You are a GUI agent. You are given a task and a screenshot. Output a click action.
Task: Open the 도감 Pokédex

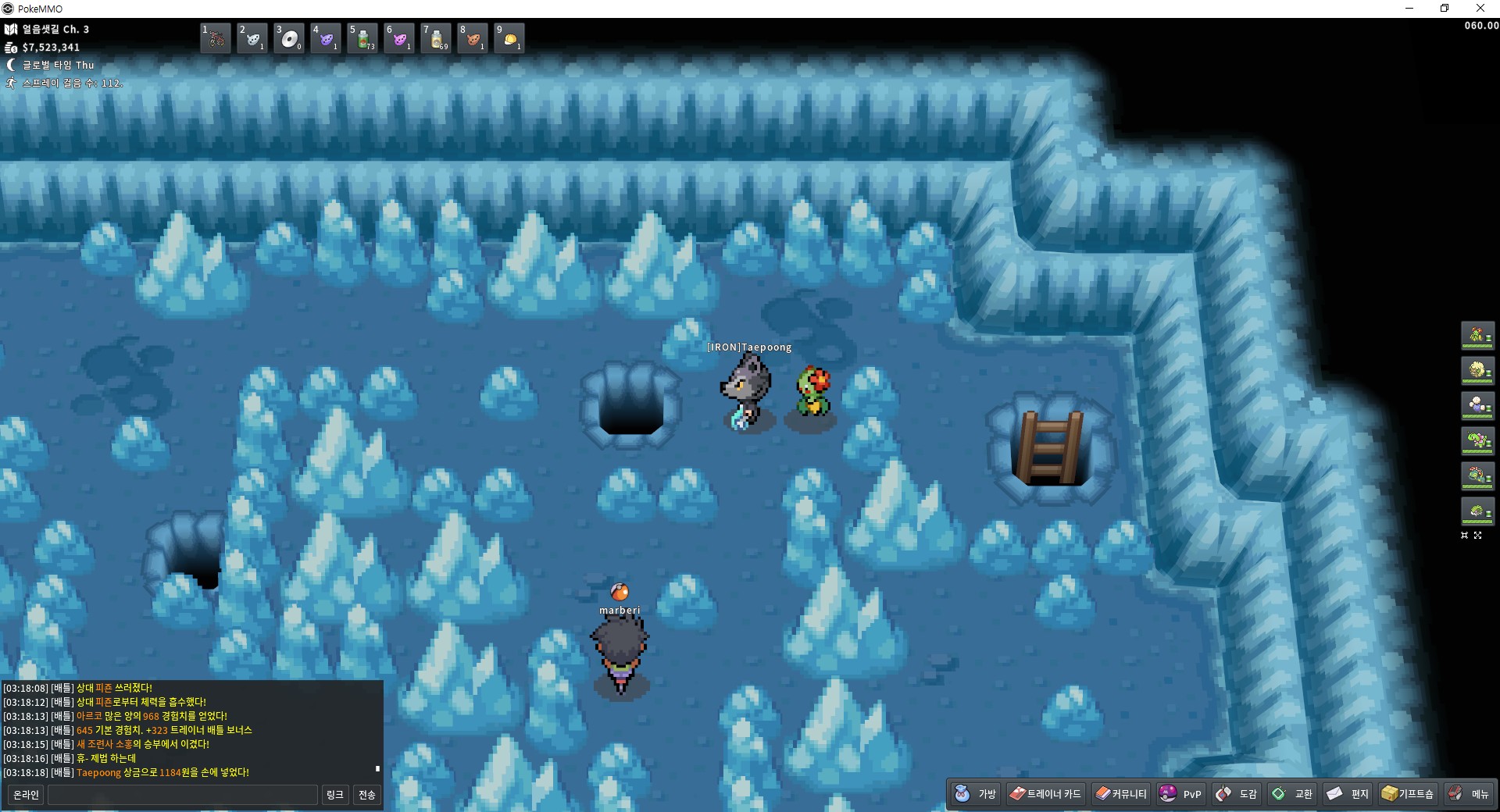[1237, 794]
